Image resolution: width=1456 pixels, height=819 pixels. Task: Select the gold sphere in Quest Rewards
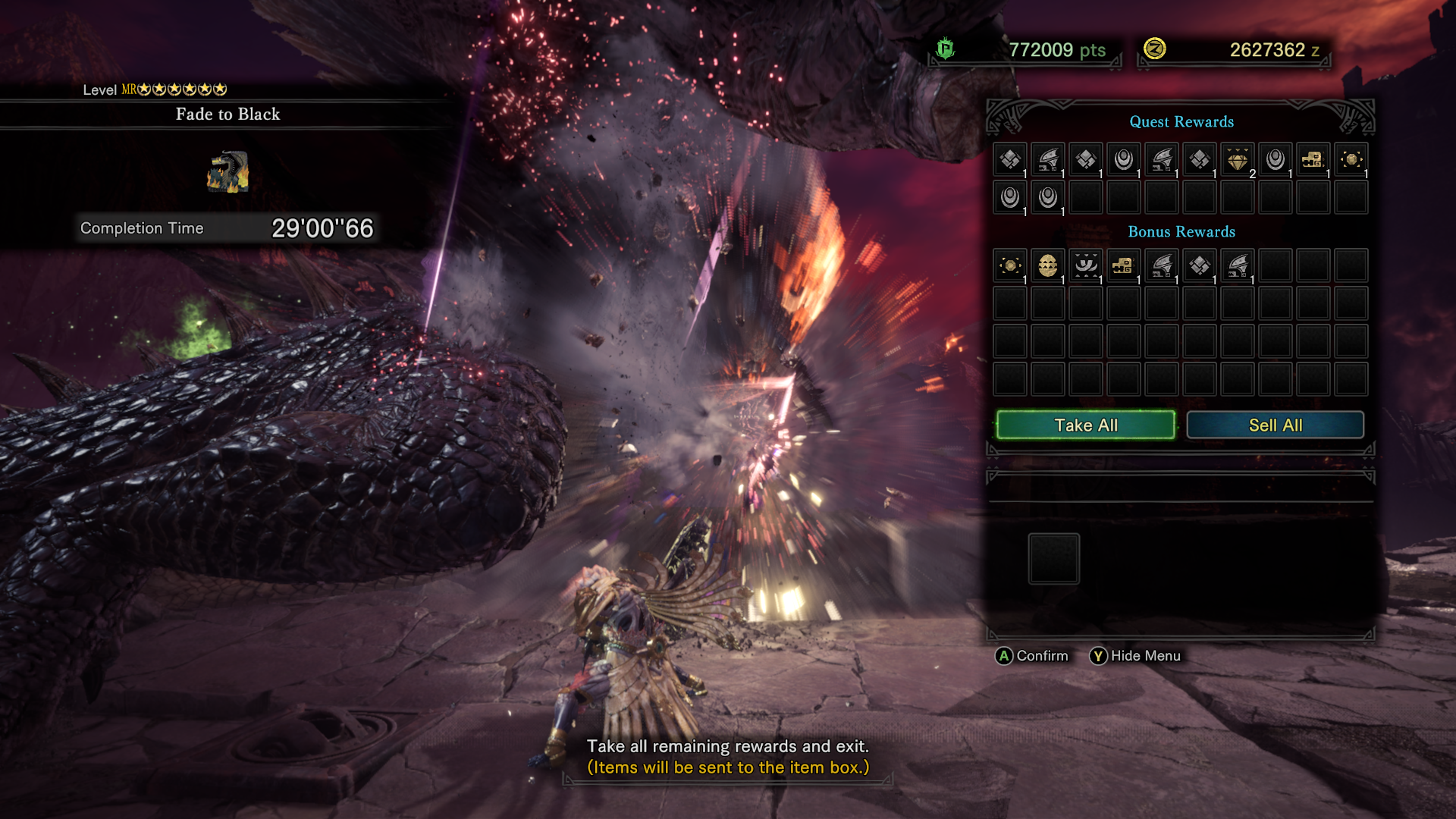click(1351, 160)
